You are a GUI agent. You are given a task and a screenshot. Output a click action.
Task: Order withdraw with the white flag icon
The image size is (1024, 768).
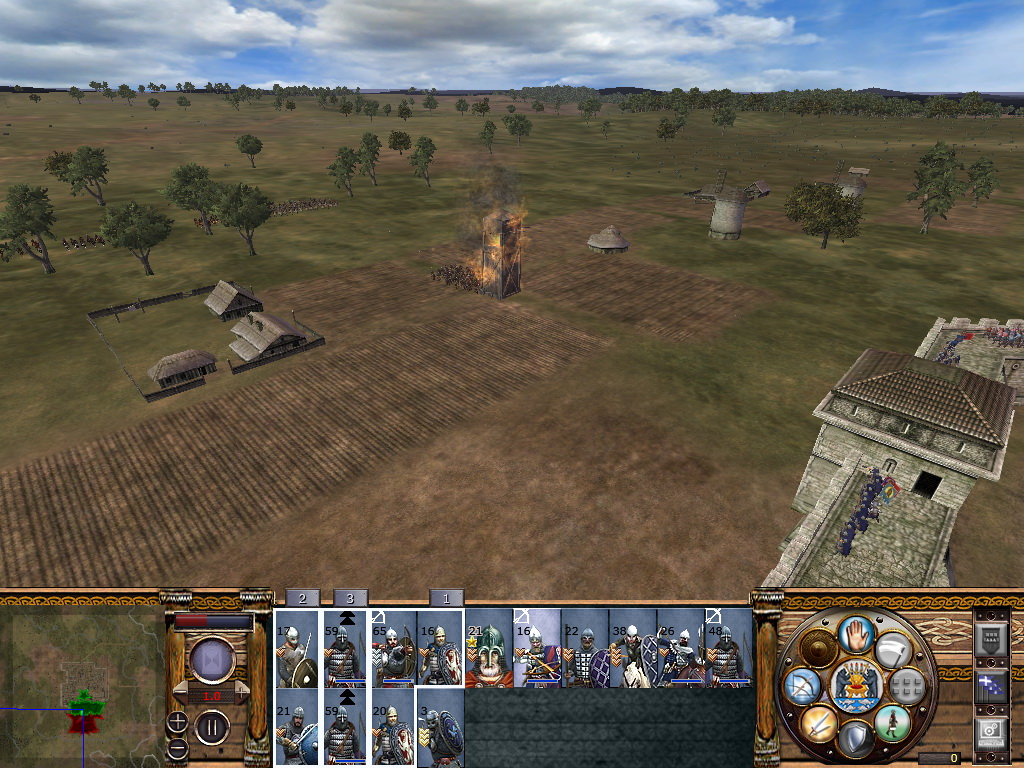(893, 651)
